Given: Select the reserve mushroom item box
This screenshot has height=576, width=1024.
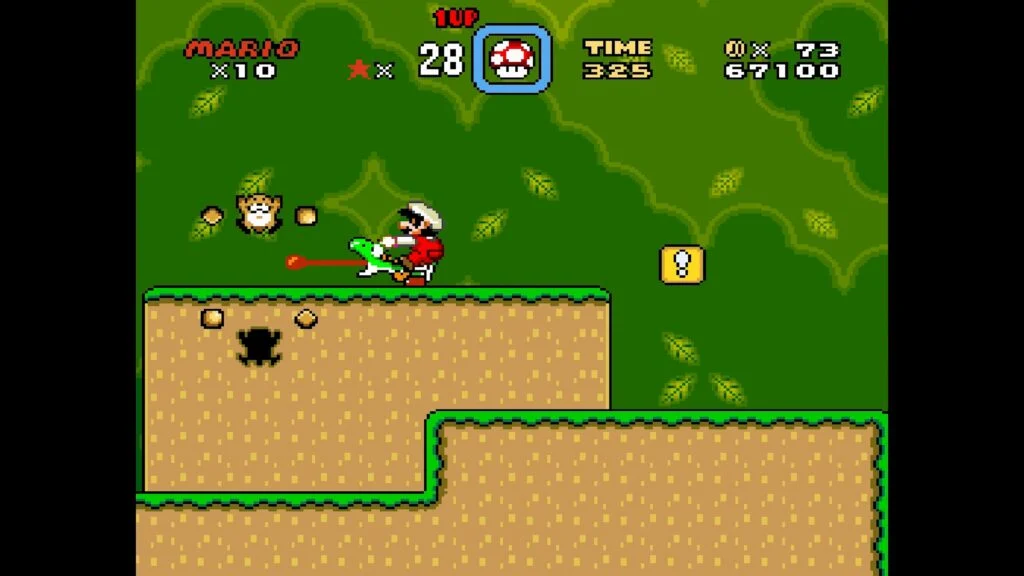Looking at the screenshot, I should click(511, 60).
